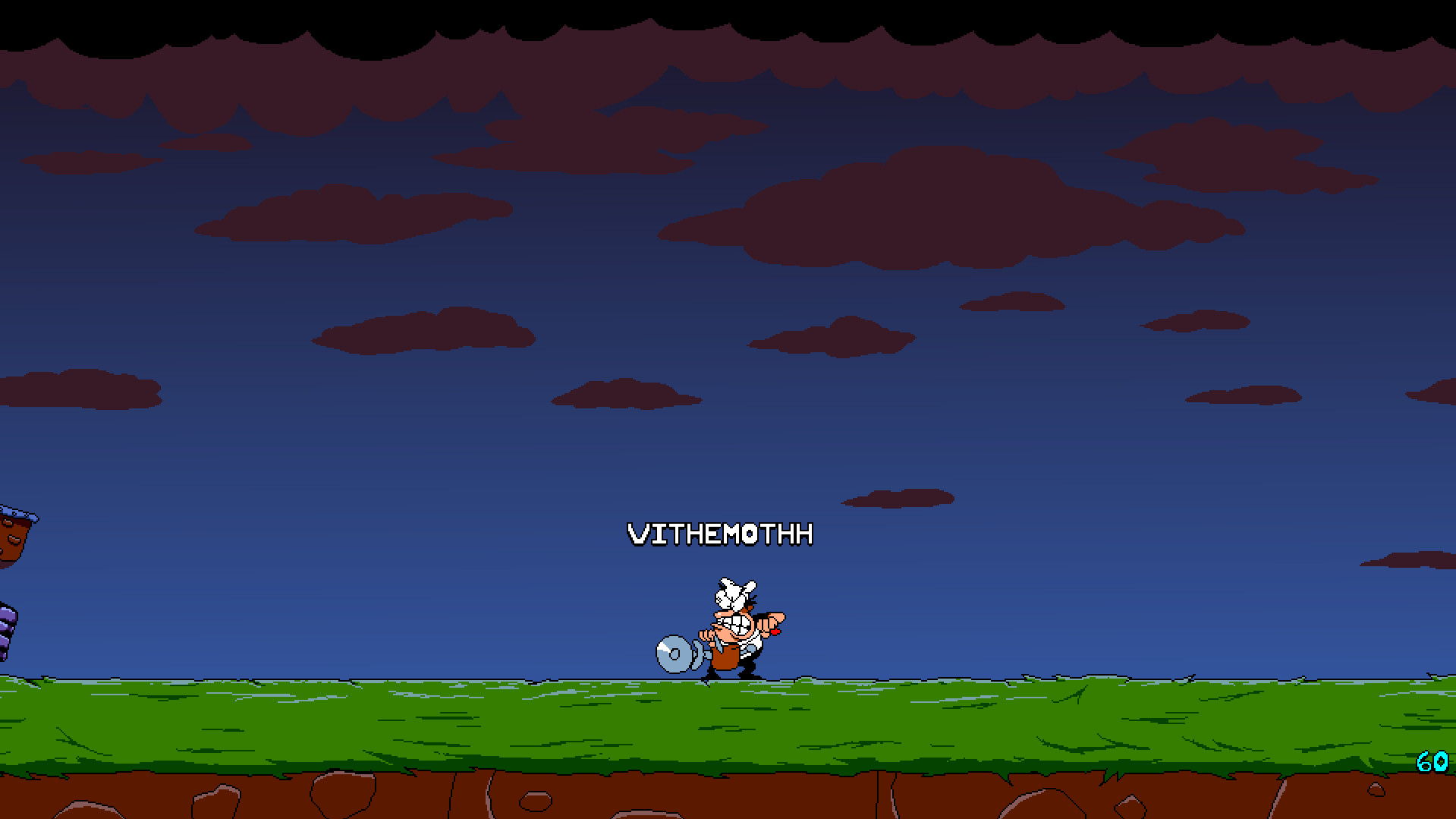The width and height of the screenshot is (1456, 819).
Task: Click the small brown pebble at right edge
Action: pyautogui.click(x=1375, y=789)
